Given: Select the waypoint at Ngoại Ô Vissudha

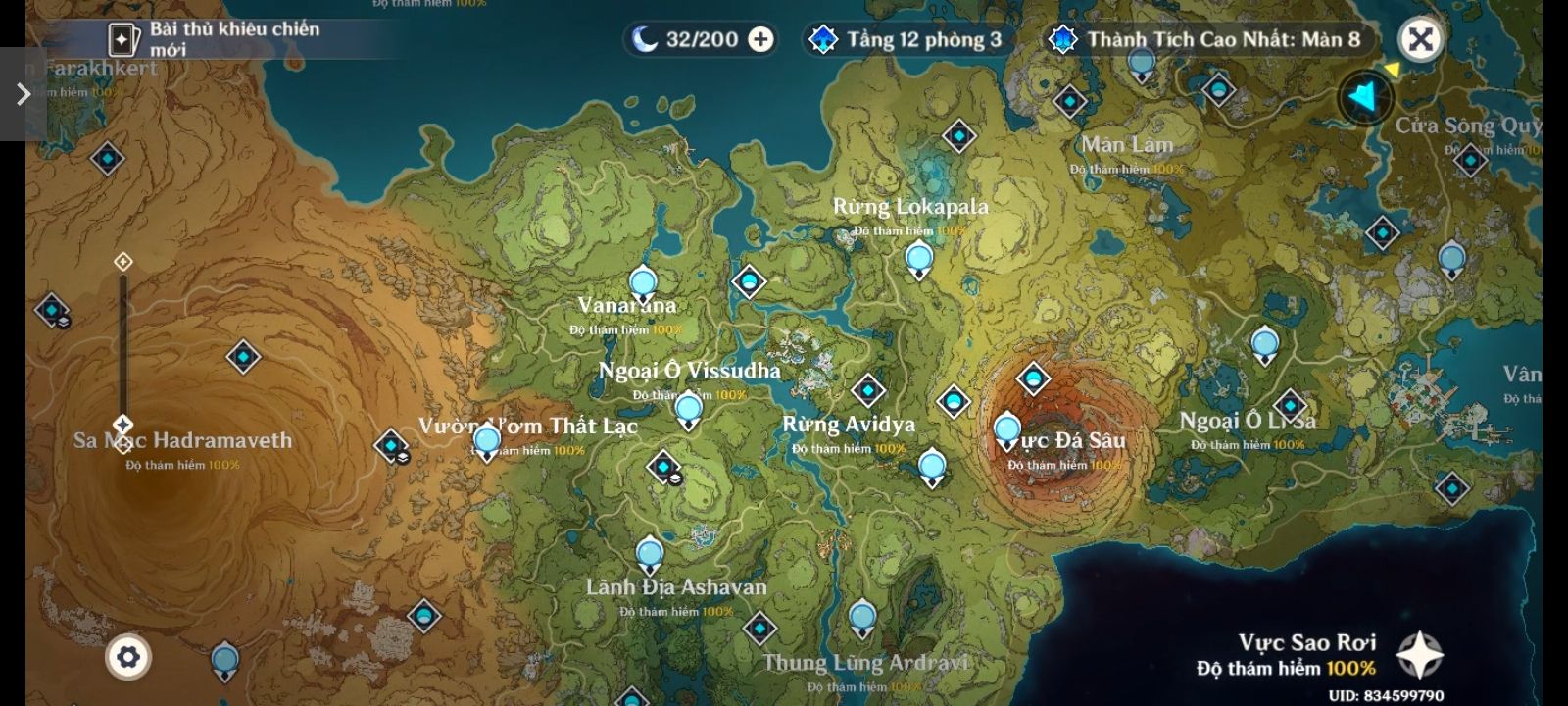Looking at the screenshot, I should coord(689,410).
